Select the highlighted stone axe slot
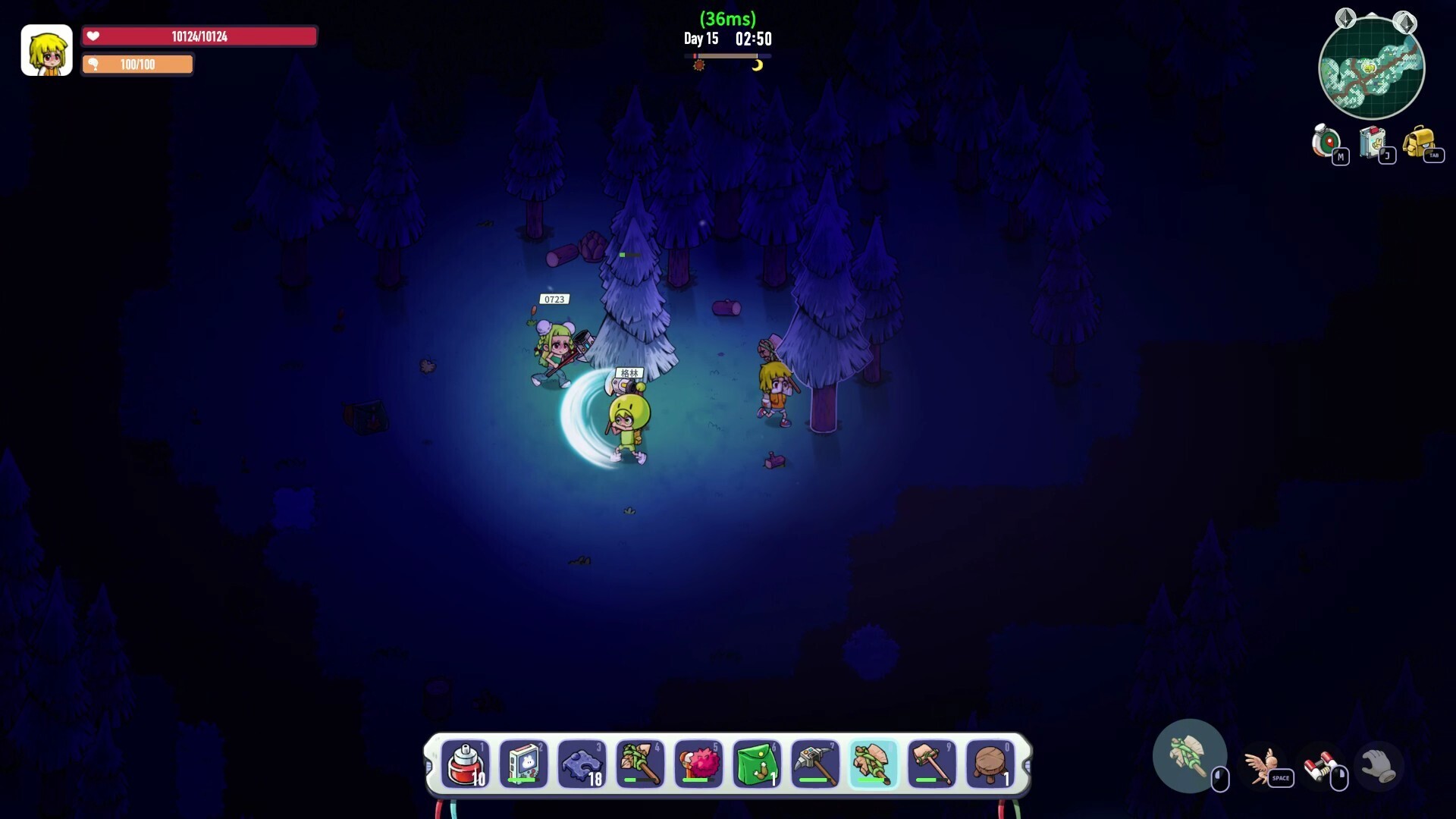1456x819 pixels. 874,764
